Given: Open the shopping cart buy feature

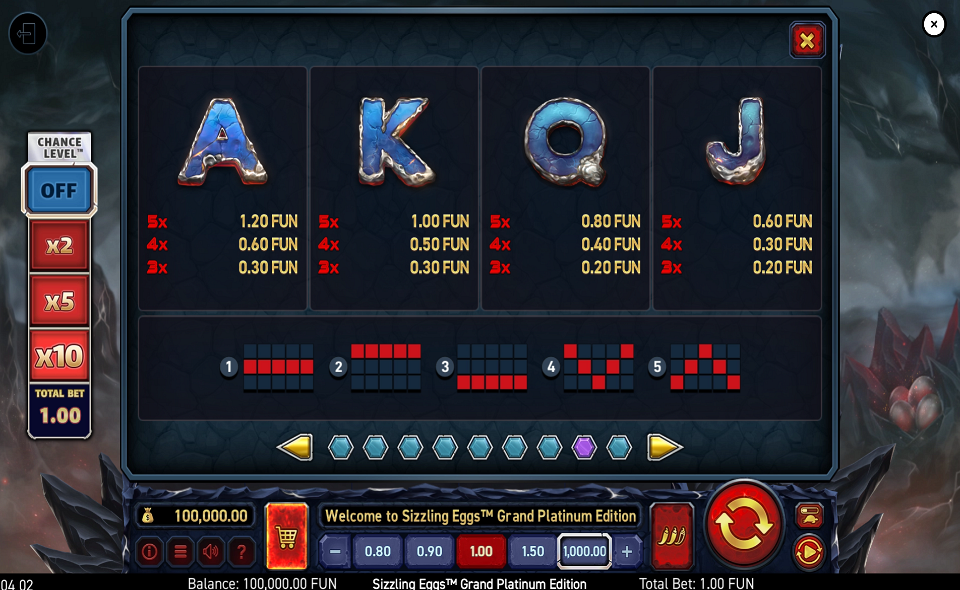Looking at the screenshot, I should pos(287,536).
